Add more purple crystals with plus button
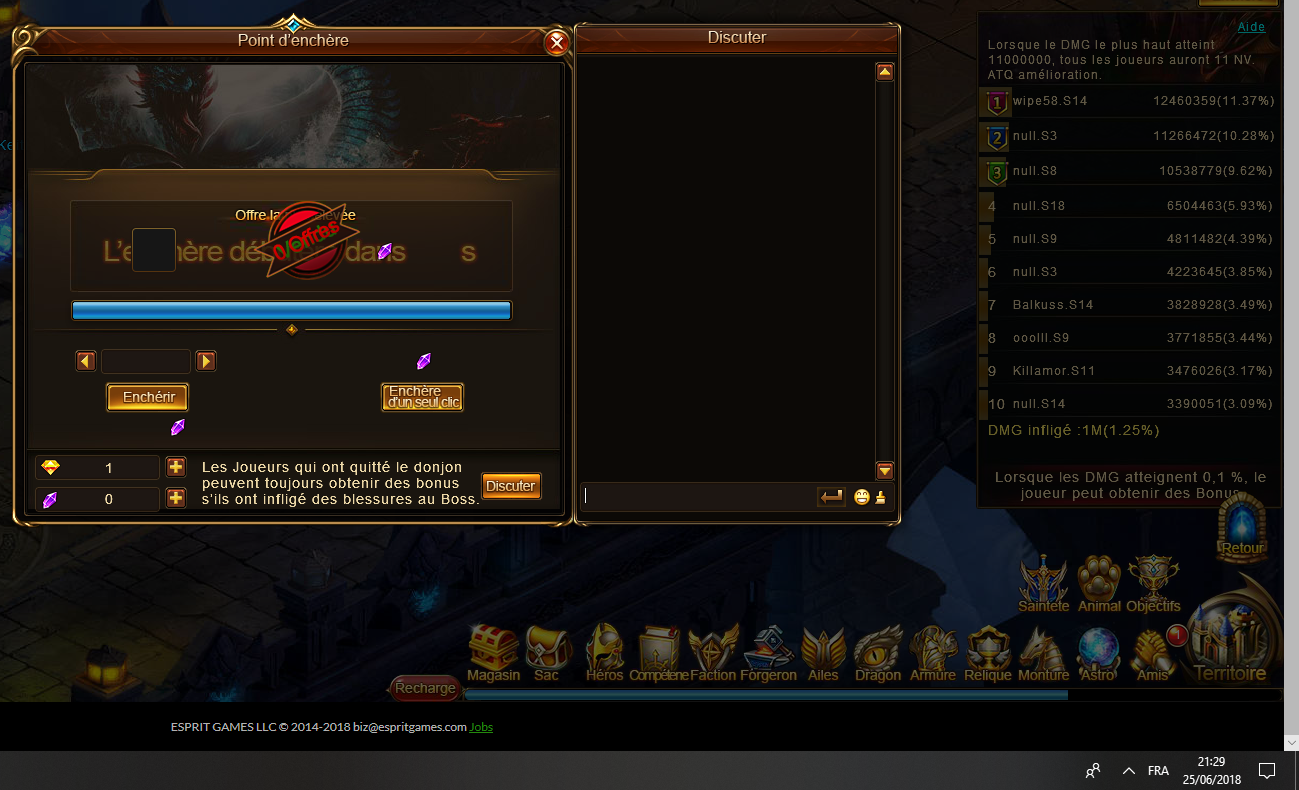This screenshot has height=790, width=1299. pyautogui.click(x=176, y=498)
